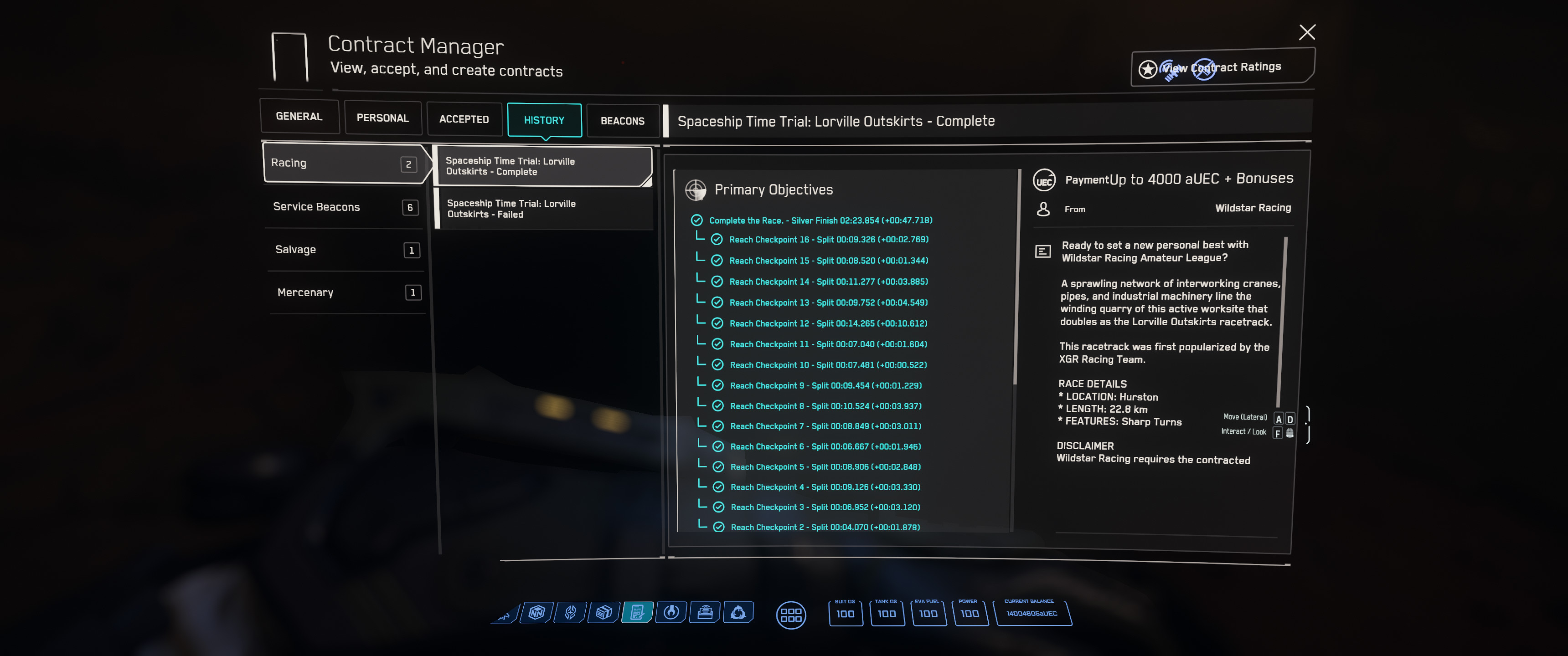
Task: Open the circular grid apps menu button
Action: click(x=791, y=615)
